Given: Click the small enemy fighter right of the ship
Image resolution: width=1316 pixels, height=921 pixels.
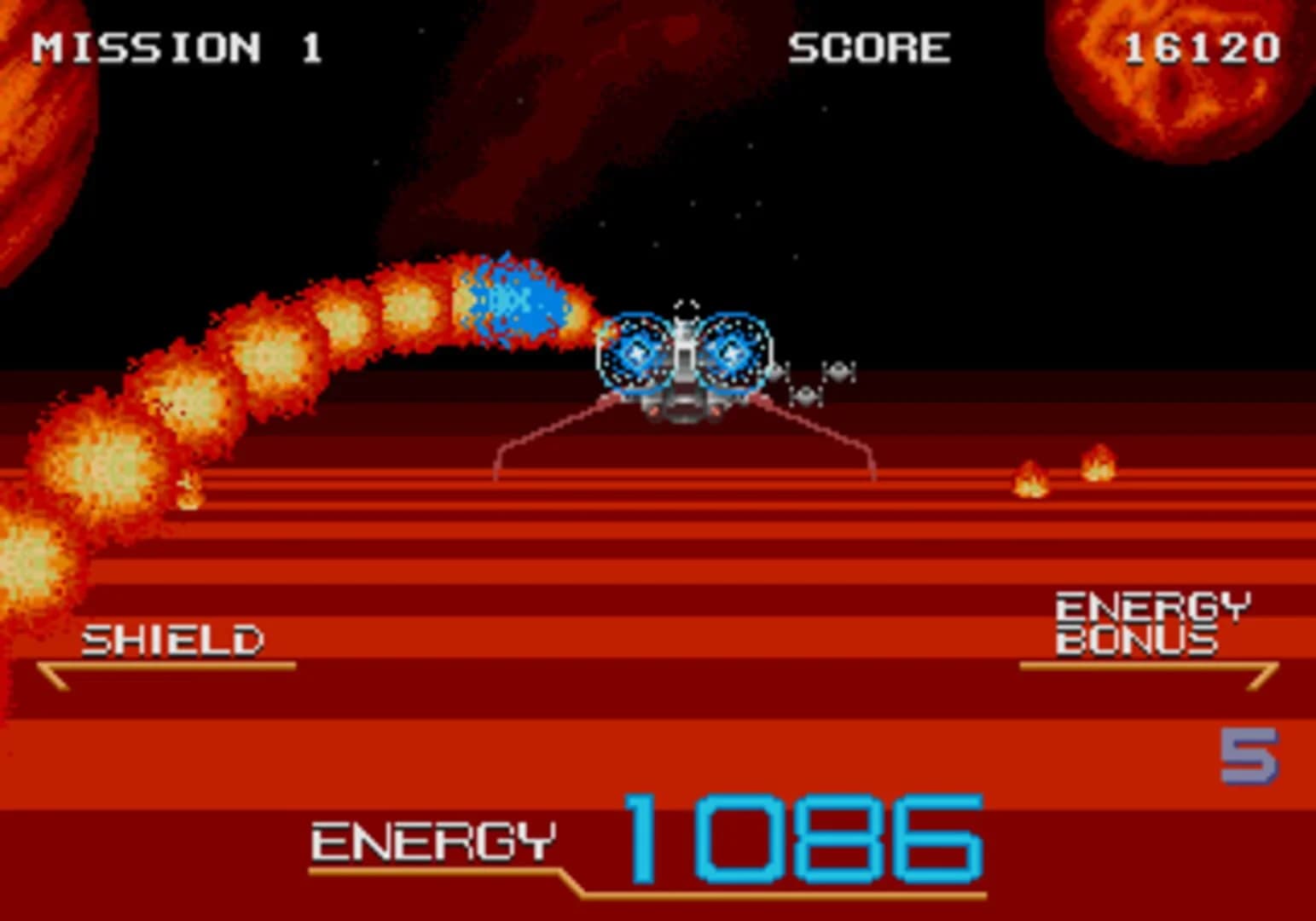Looking at the screenshot, I should 838,371.
